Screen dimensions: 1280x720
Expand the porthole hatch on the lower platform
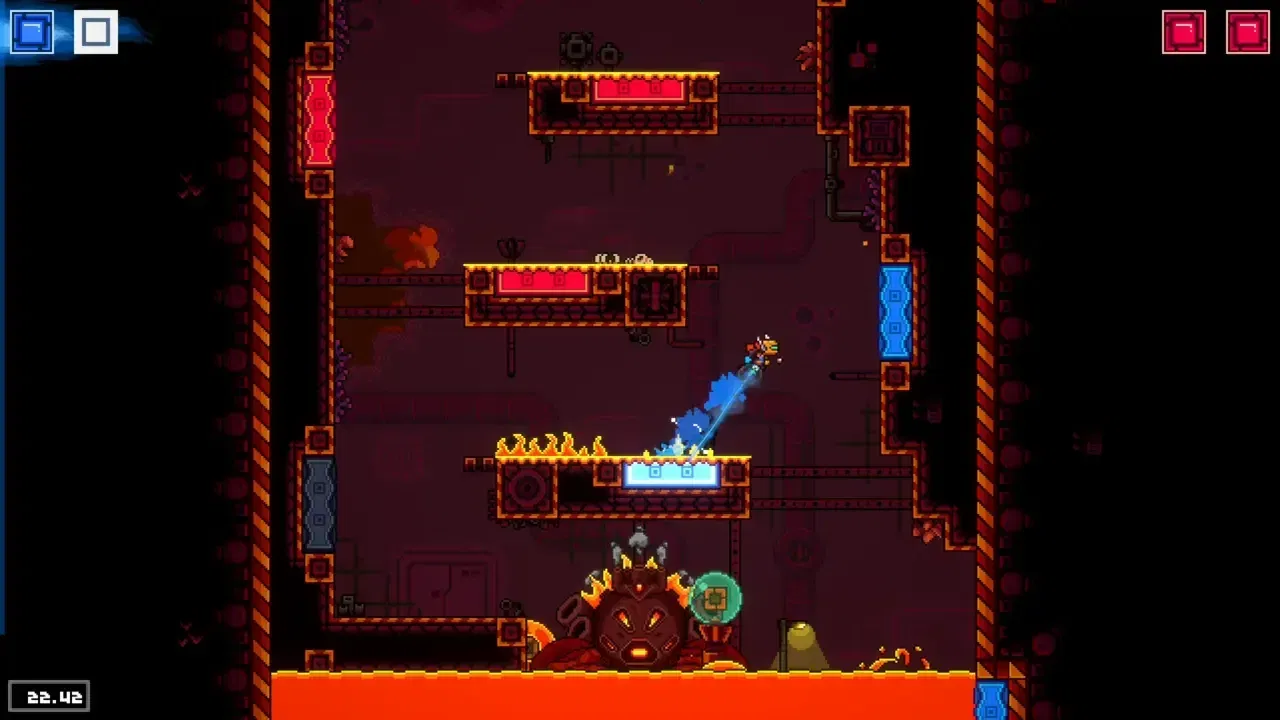[528, 487]
